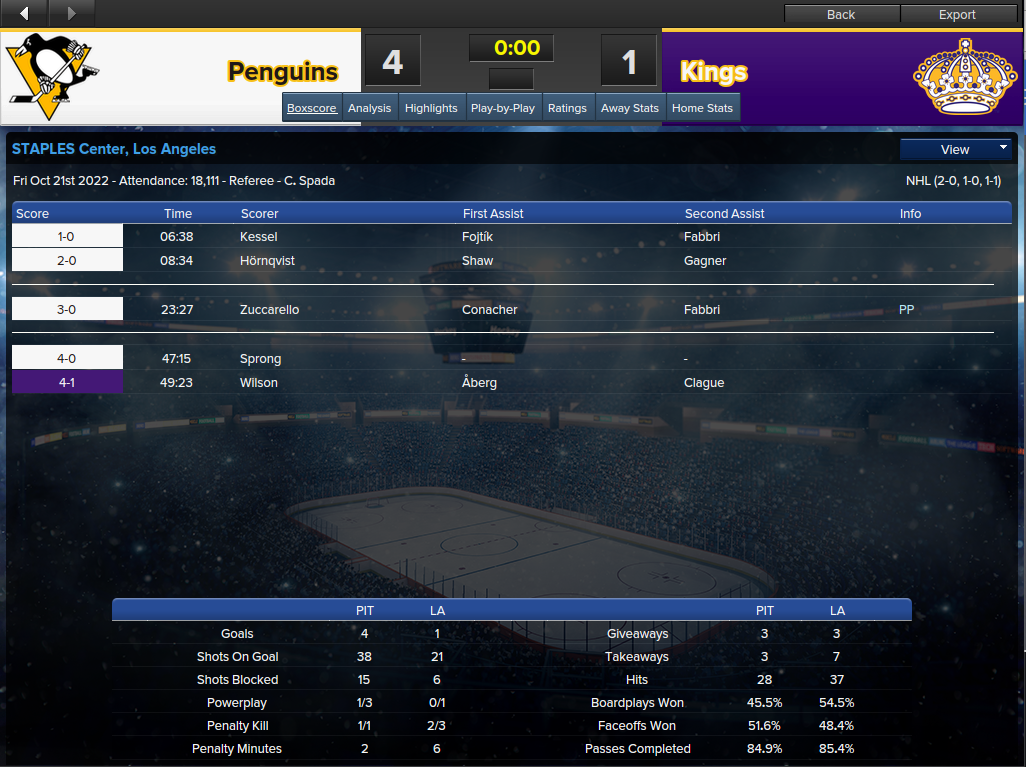
Task: Select first assist Conacher
Action: pyautogui.click(x=490, y=310)
